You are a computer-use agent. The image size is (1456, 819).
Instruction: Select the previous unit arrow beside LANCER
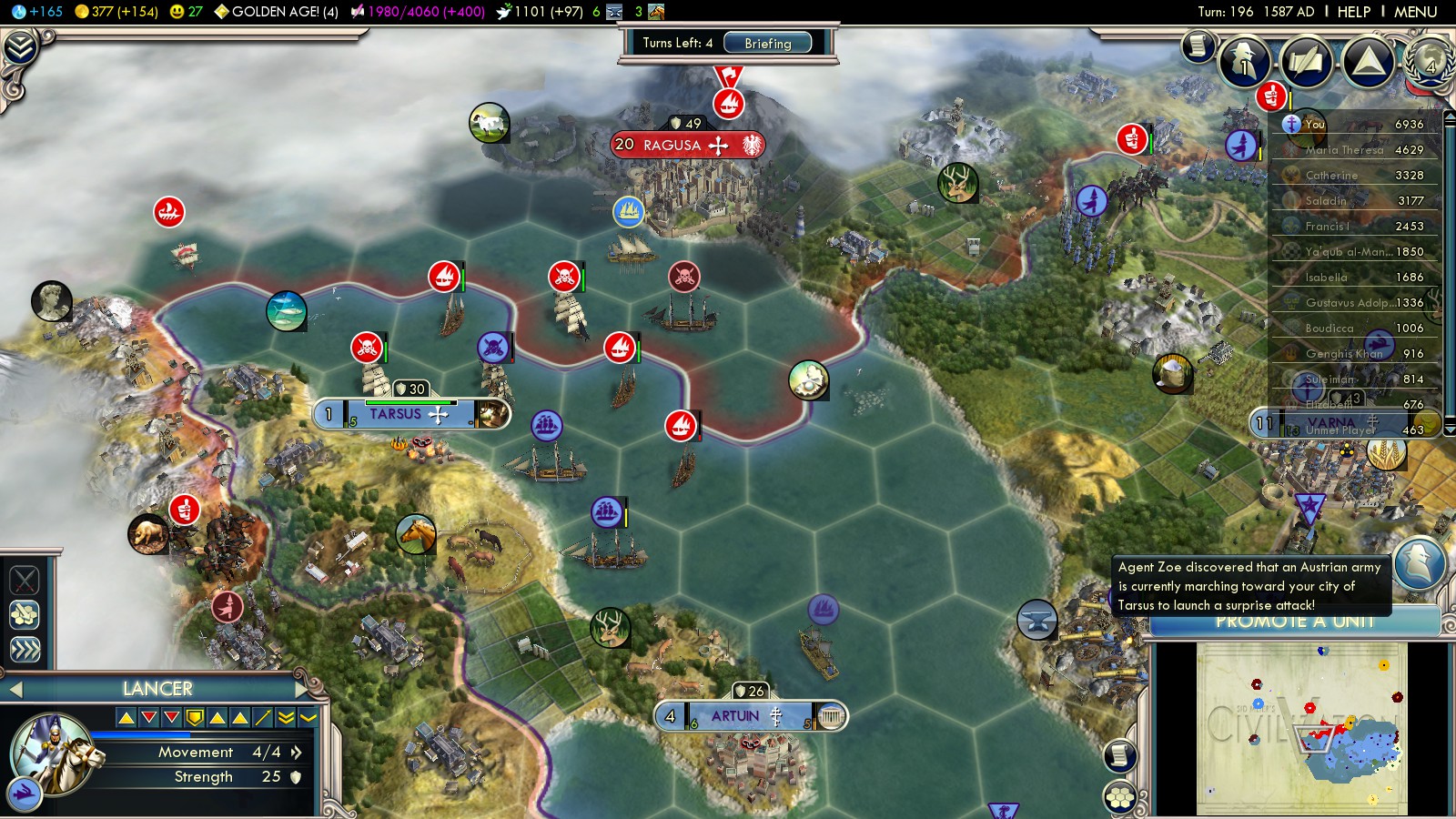pos(15,690)
